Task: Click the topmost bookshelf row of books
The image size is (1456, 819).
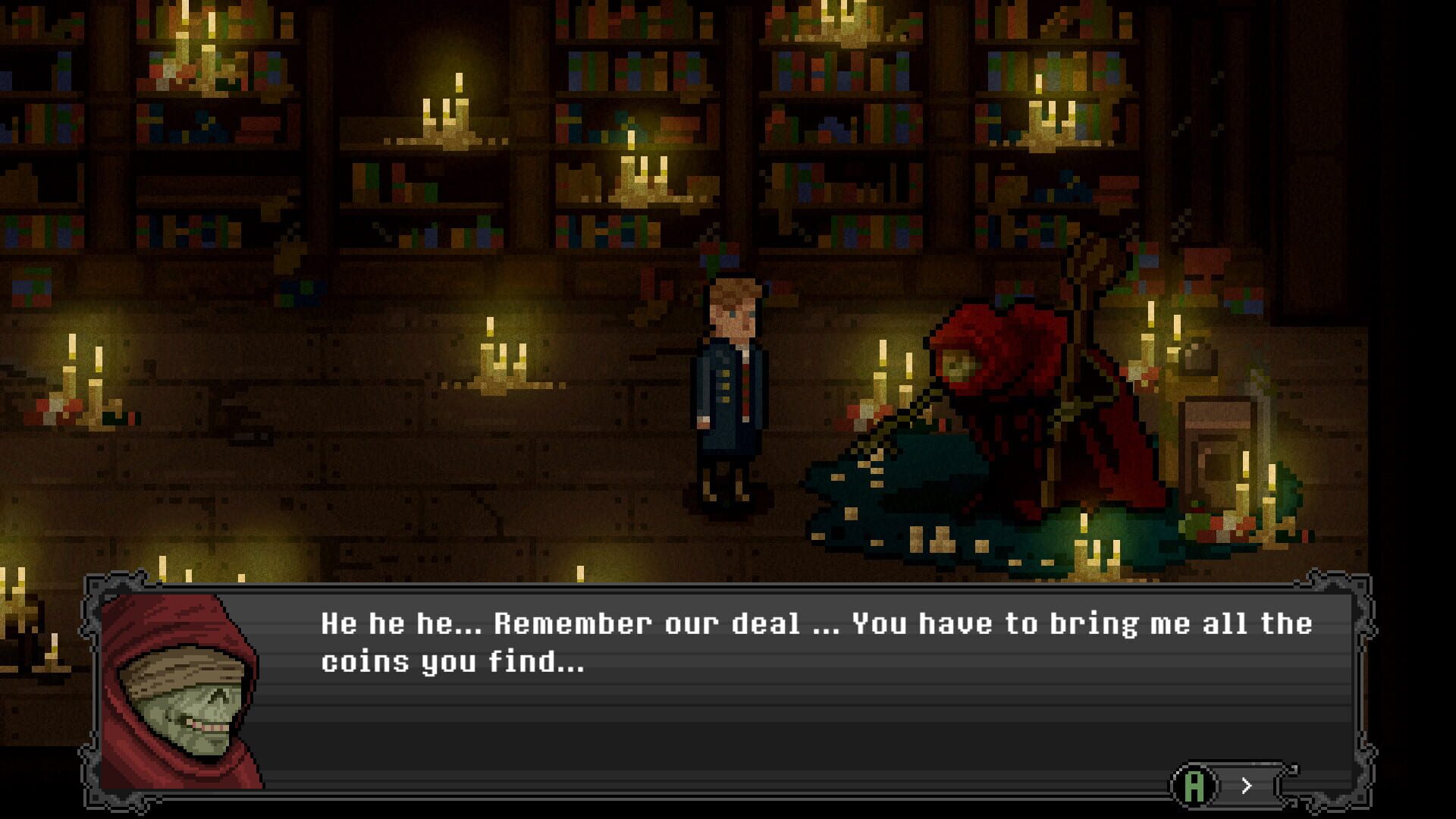Action: point(645,23)
